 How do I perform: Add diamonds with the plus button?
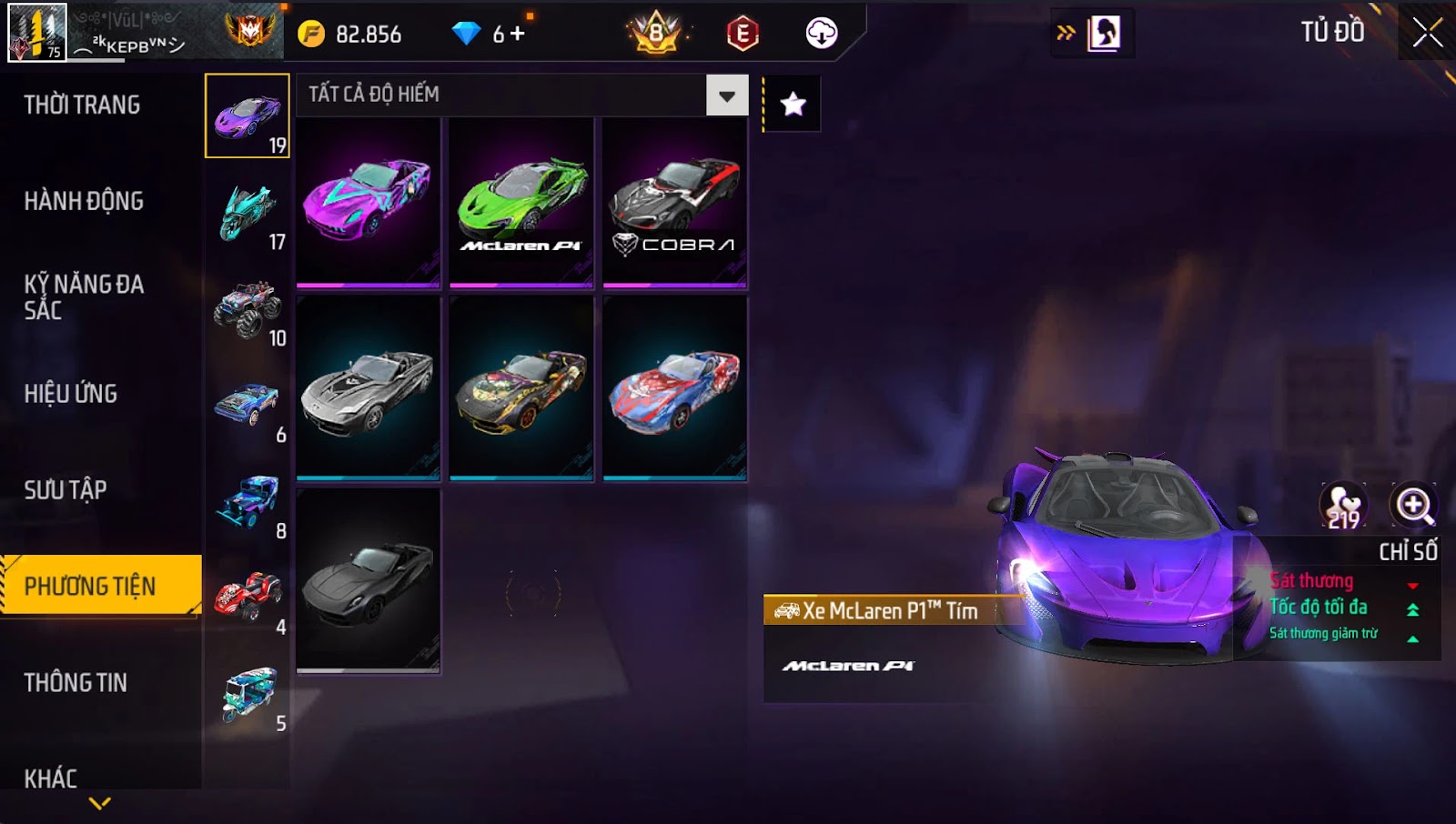click(x=518, y=35)
